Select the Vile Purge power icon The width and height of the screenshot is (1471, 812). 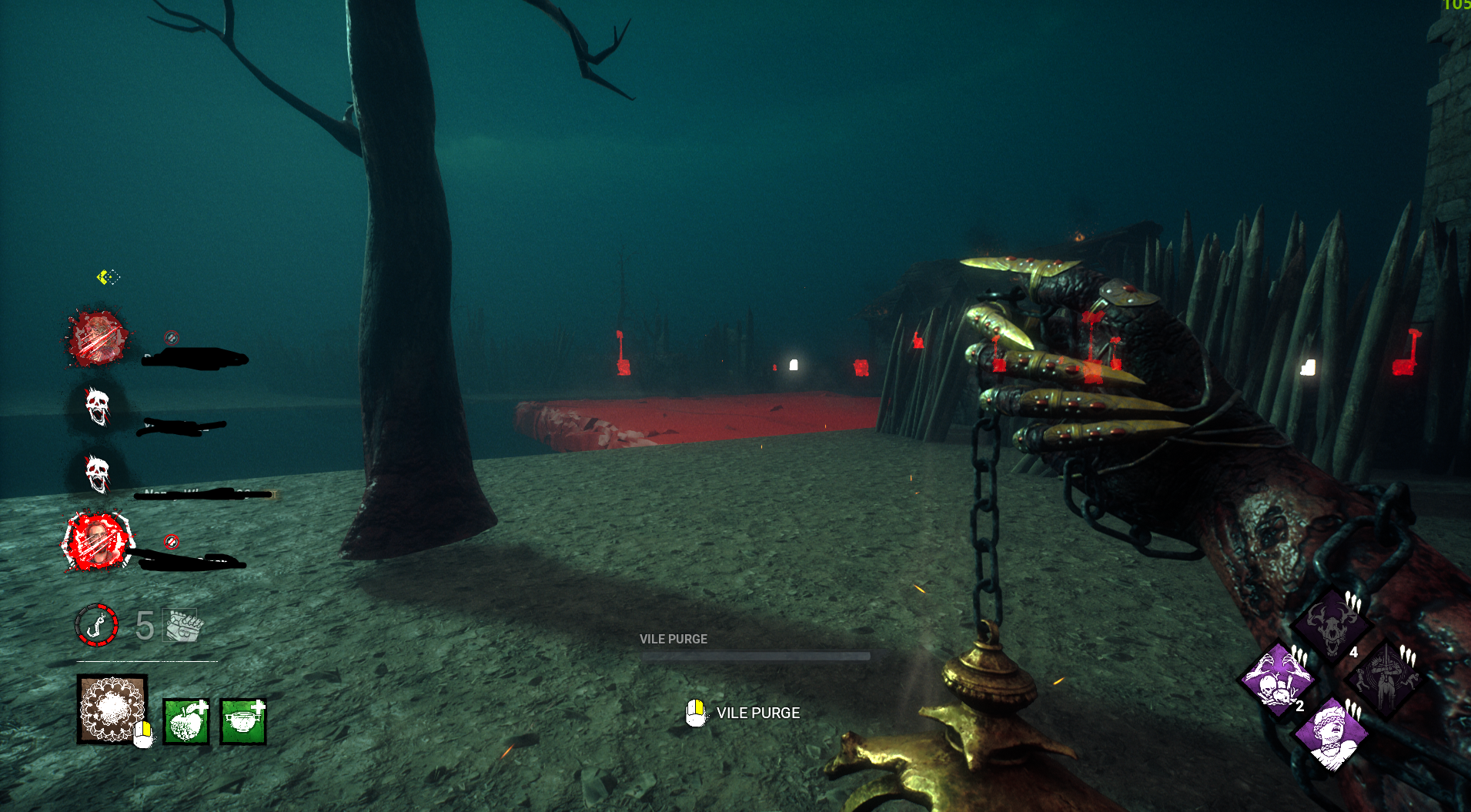click(x=112, y=709)
